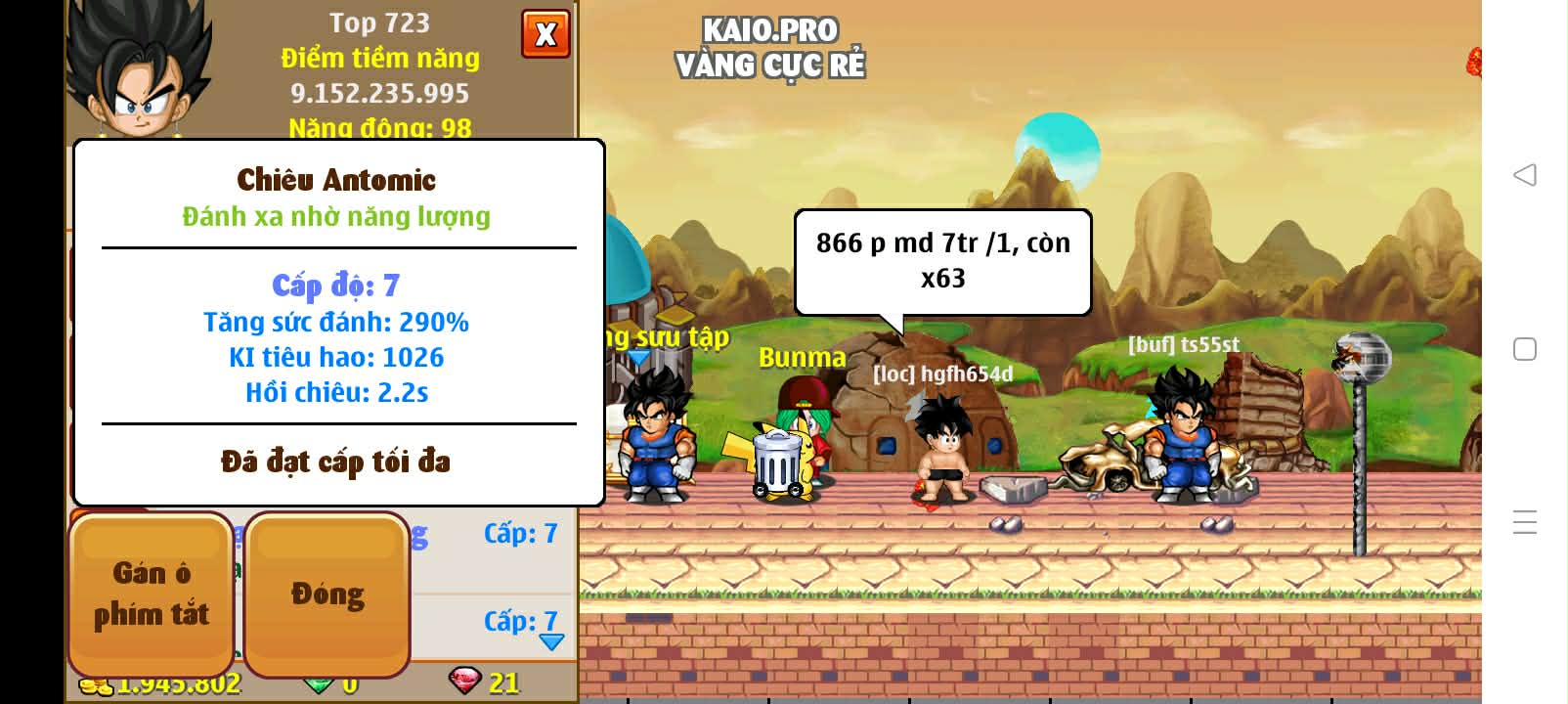Tap the Android menu lines button
The width and height of the screenshot is (1568, 704).
click(1523, 522)
